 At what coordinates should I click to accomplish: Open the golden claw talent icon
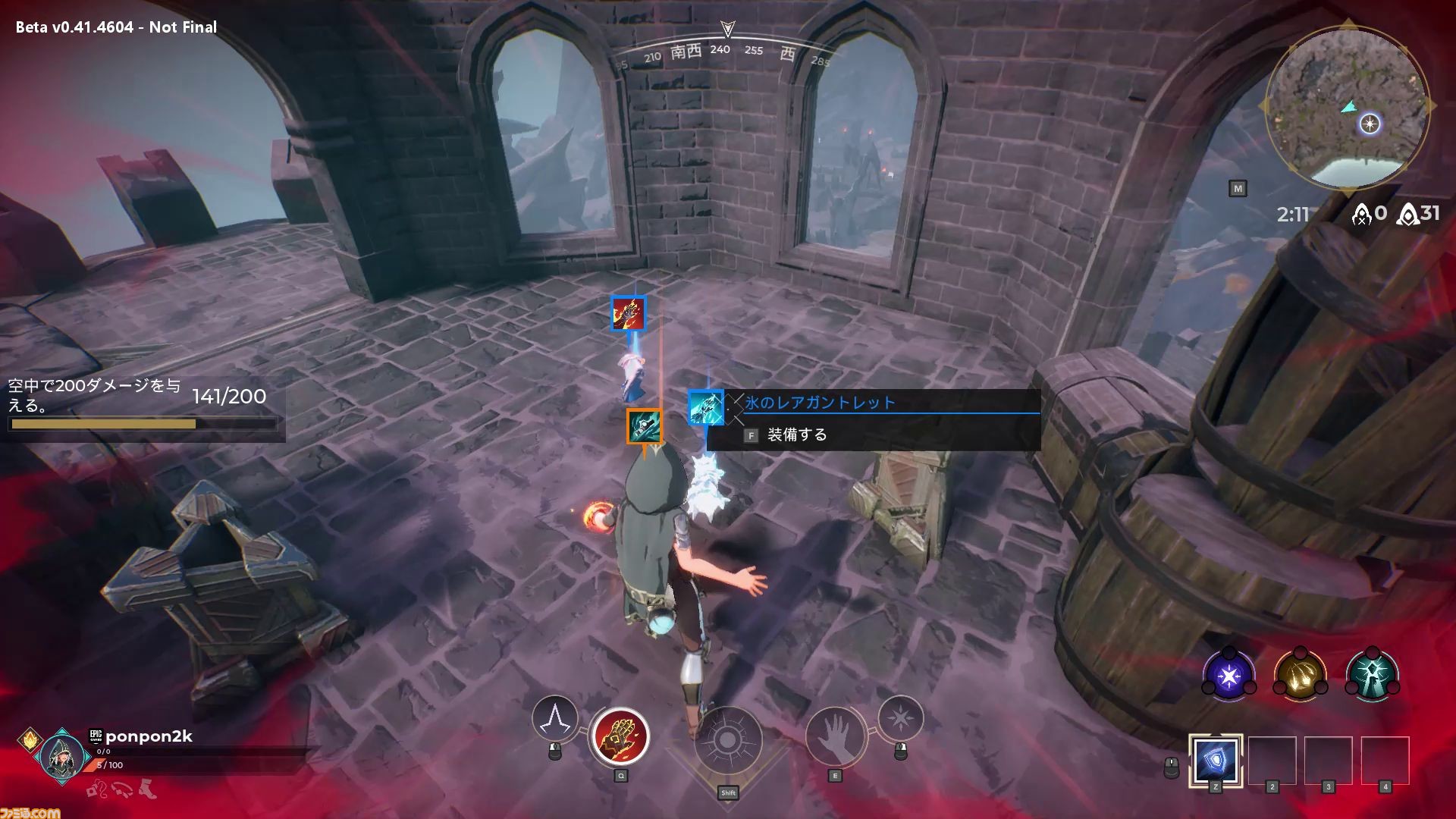click(x=1300, y=675)
